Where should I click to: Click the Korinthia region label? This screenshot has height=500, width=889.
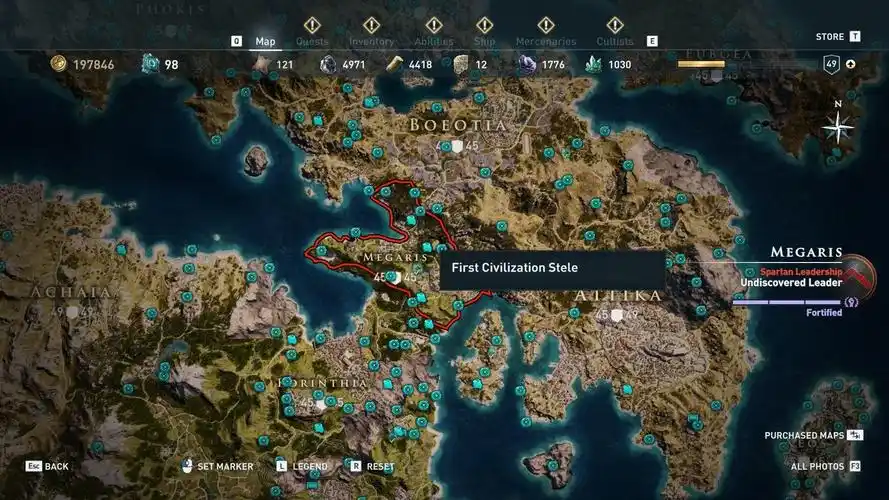pyautogui.click(x=322, y=383)
